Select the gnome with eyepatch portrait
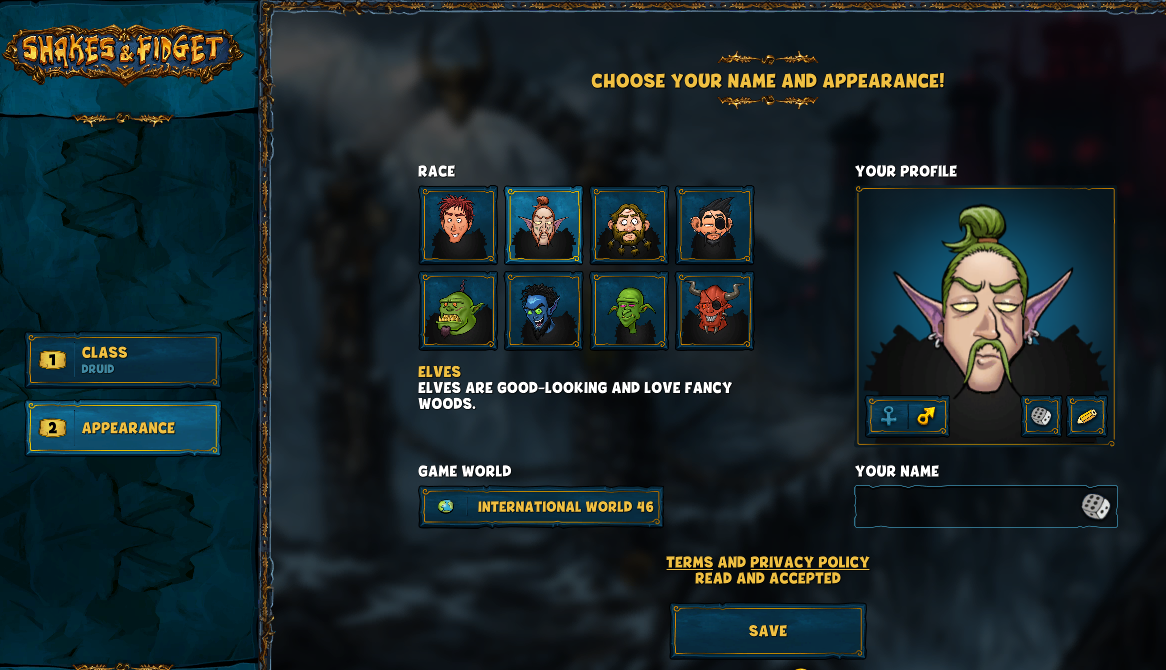Screen dimensions: 1166x670 (714, 225)
